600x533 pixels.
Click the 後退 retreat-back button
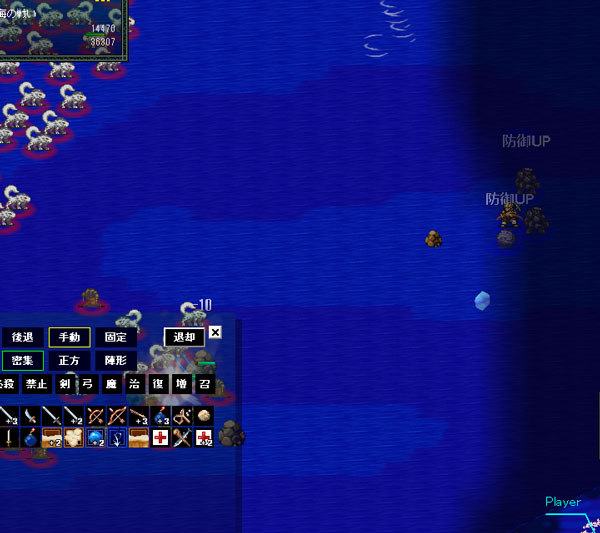tap(21, 338)
